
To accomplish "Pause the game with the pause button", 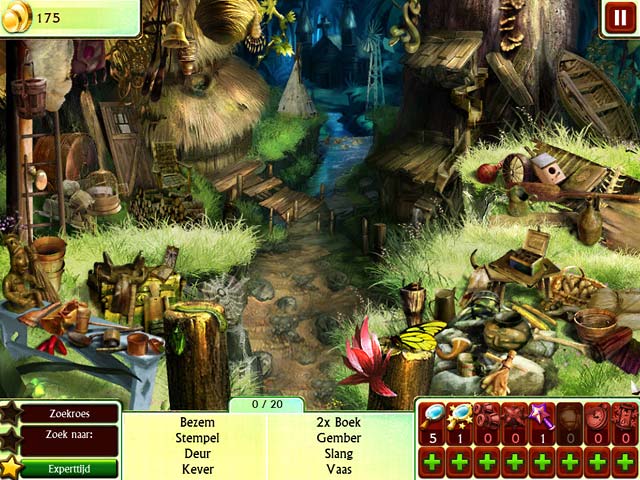I will click(x=618, y=16).
